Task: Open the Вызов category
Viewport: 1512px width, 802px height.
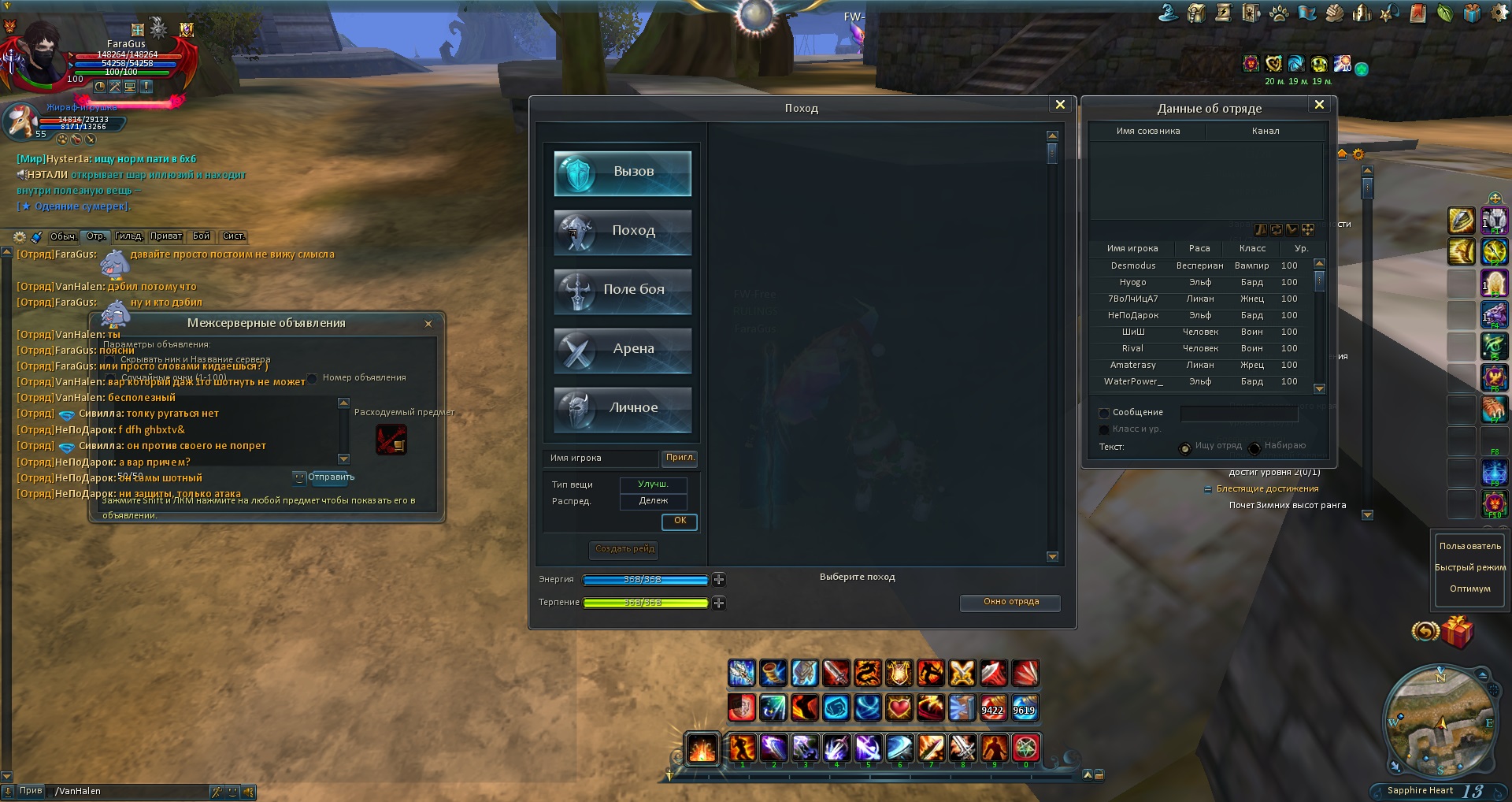Action: 622,173
